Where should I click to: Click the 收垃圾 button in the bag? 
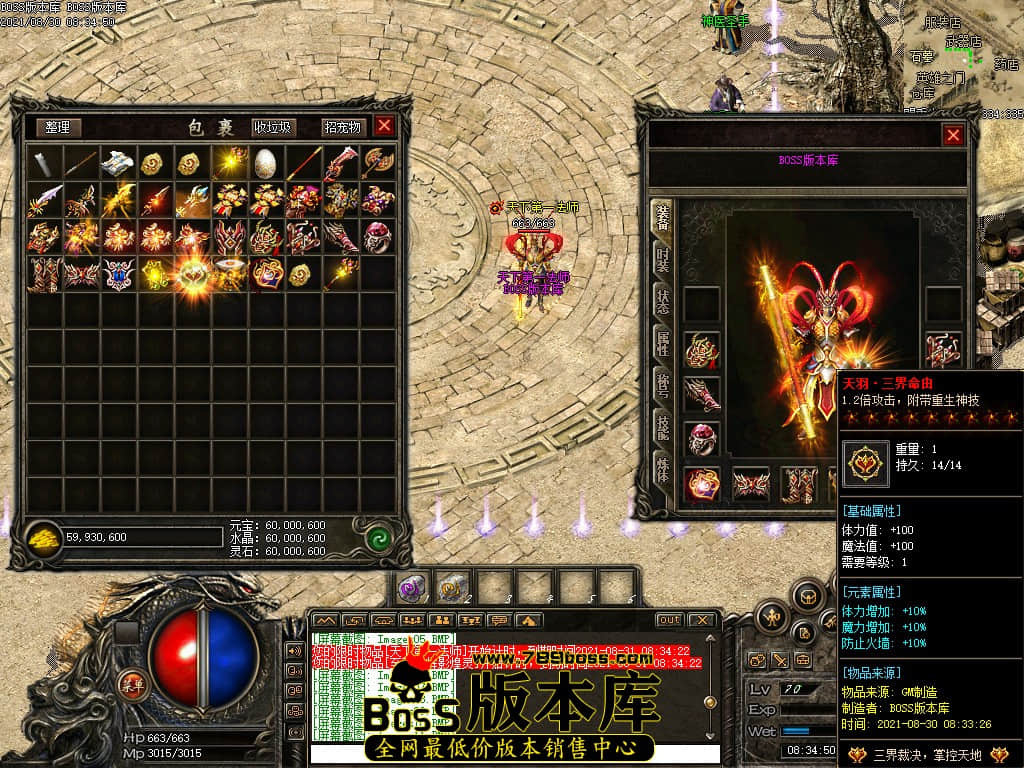272,127
